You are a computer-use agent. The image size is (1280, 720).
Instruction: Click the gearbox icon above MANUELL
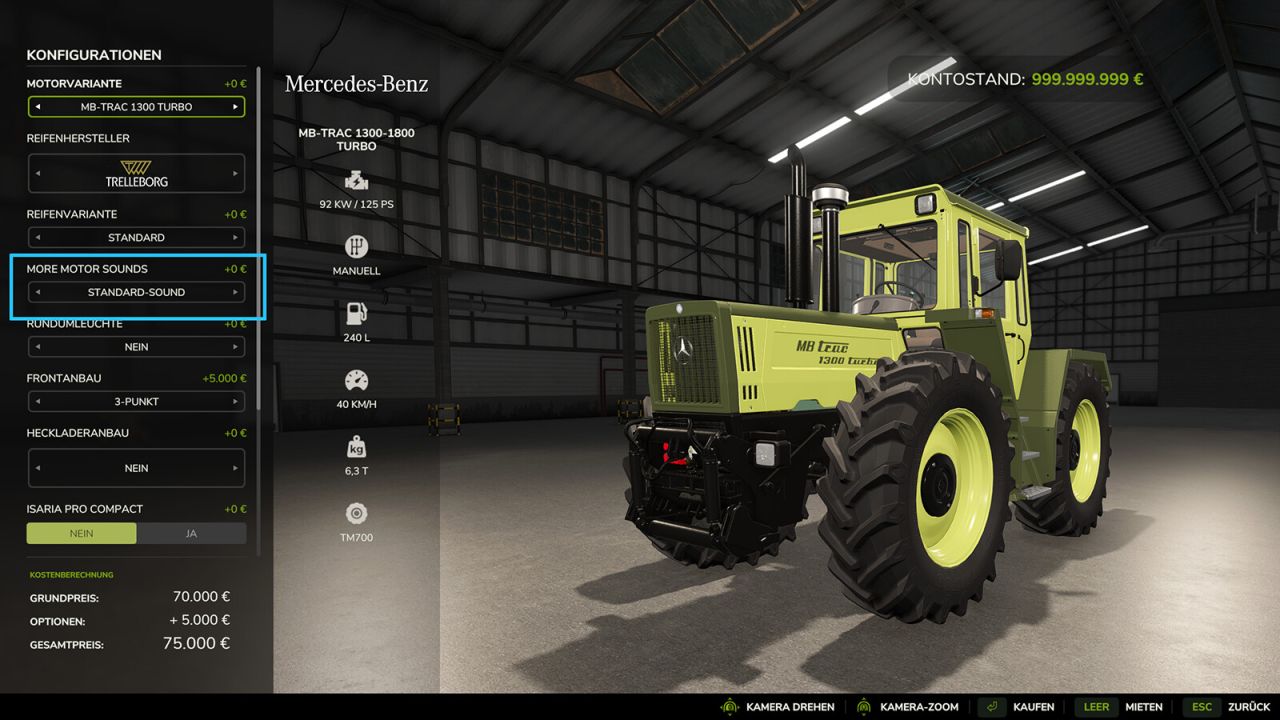(x=357, y=247)
